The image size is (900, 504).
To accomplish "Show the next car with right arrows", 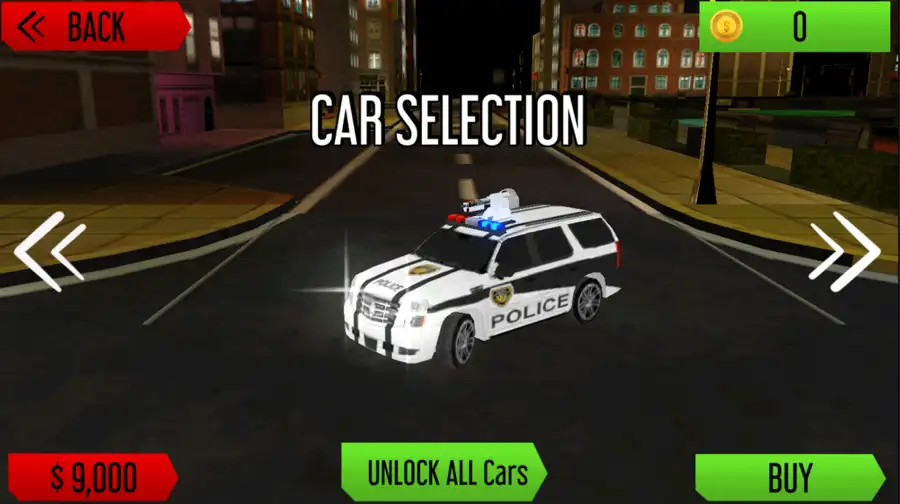I will click(x=846, y=250).
